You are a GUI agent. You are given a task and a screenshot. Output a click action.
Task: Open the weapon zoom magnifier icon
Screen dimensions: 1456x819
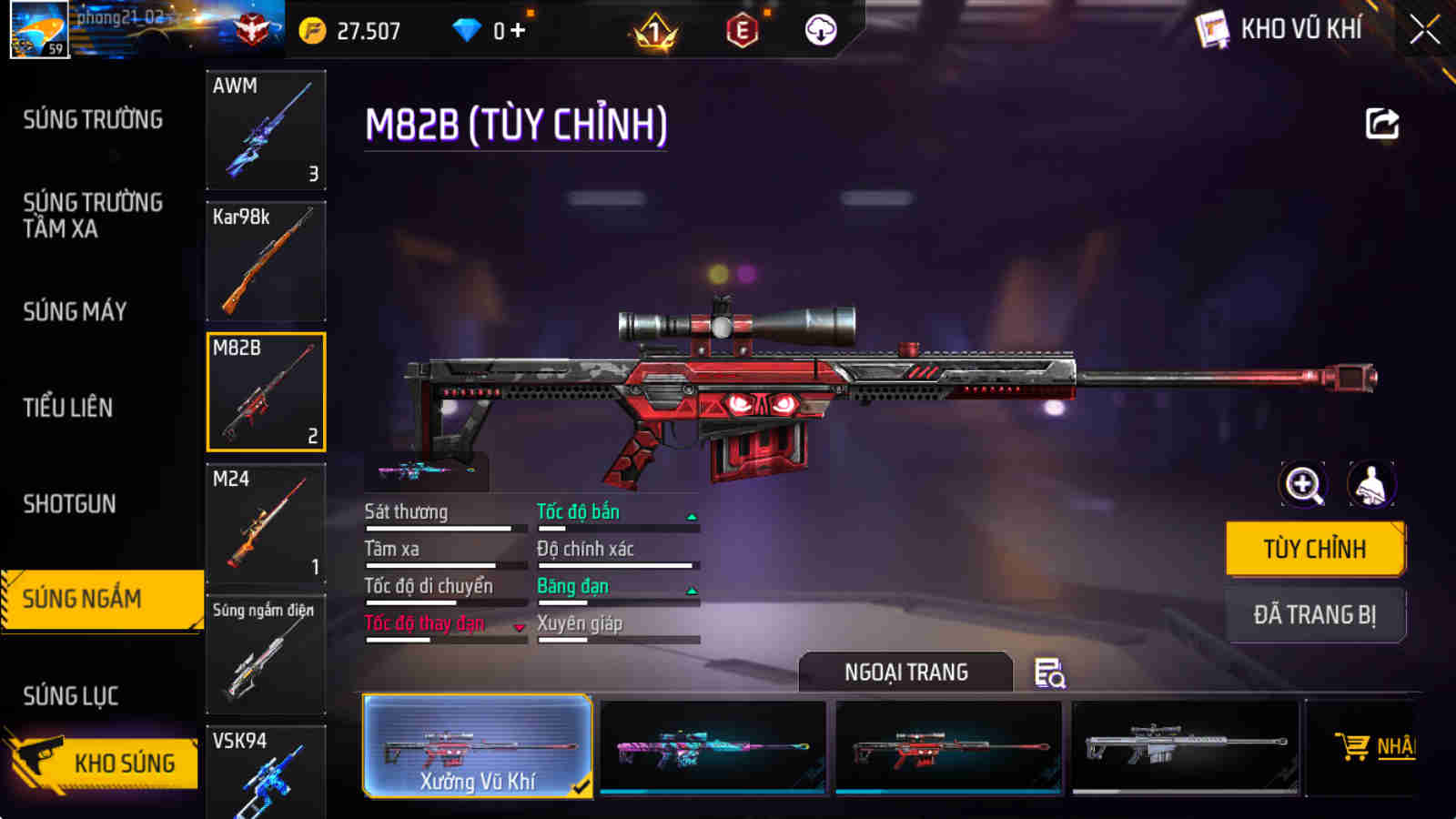pos(1303,485)
